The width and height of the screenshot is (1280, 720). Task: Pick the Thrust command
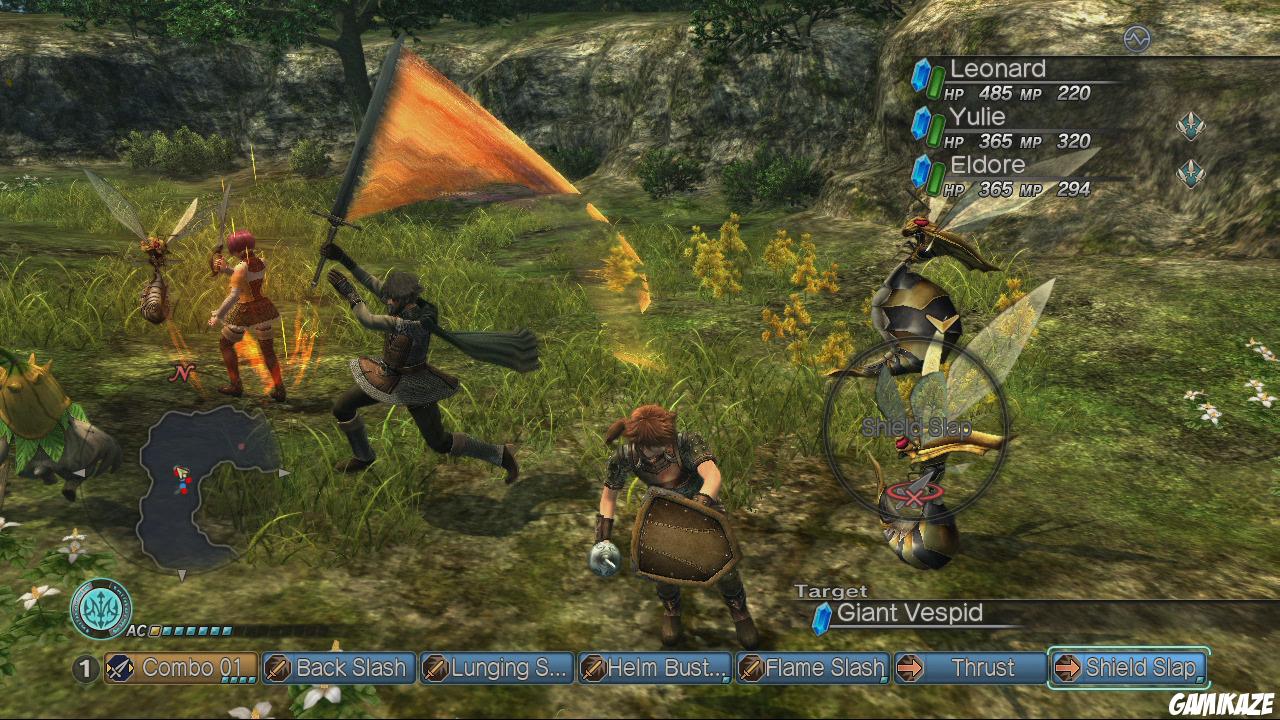coord(969,668)
